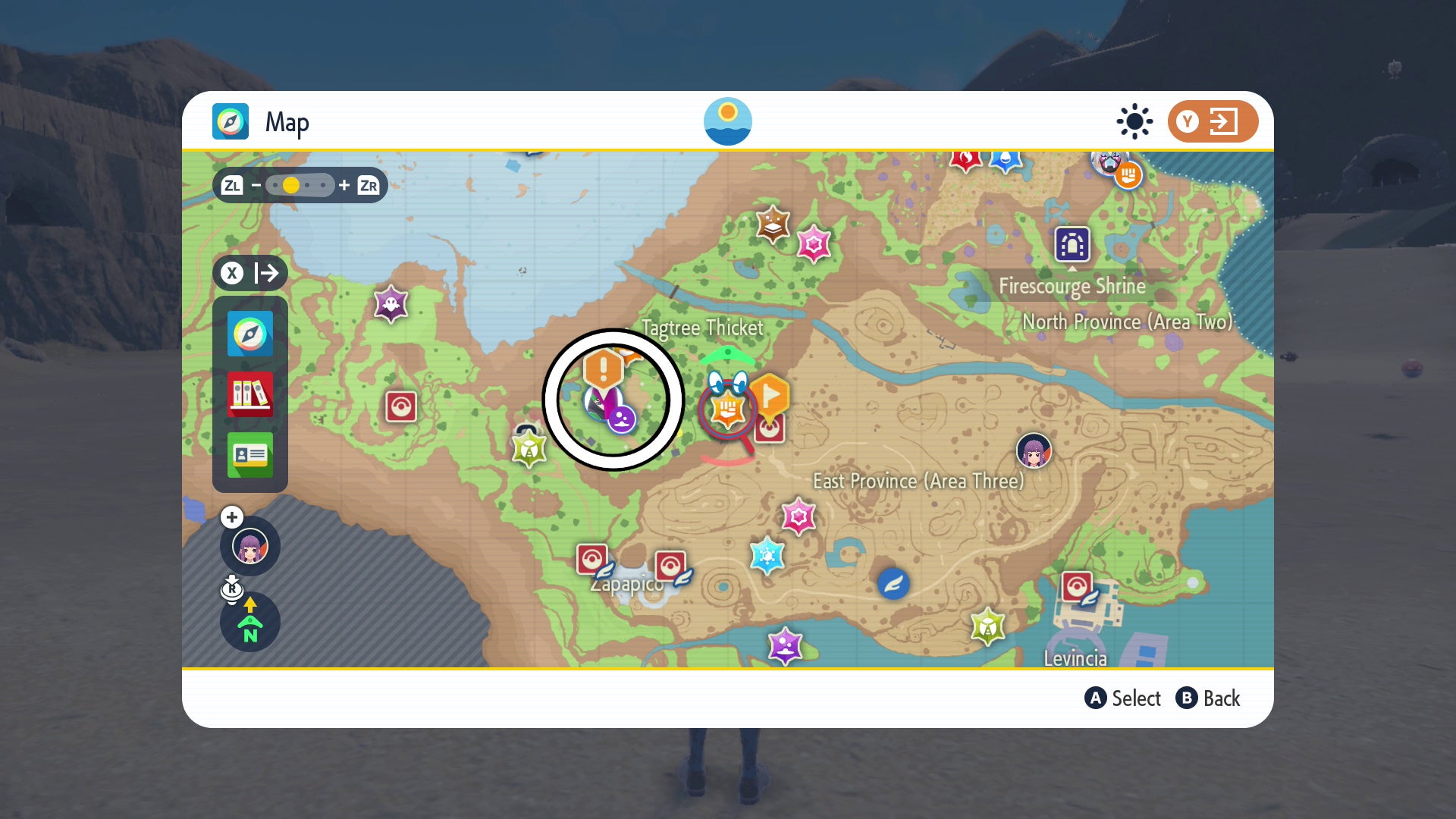Click the plus above the player portrait
Screen dimensions: 1456x819
[x=231, y=516]
